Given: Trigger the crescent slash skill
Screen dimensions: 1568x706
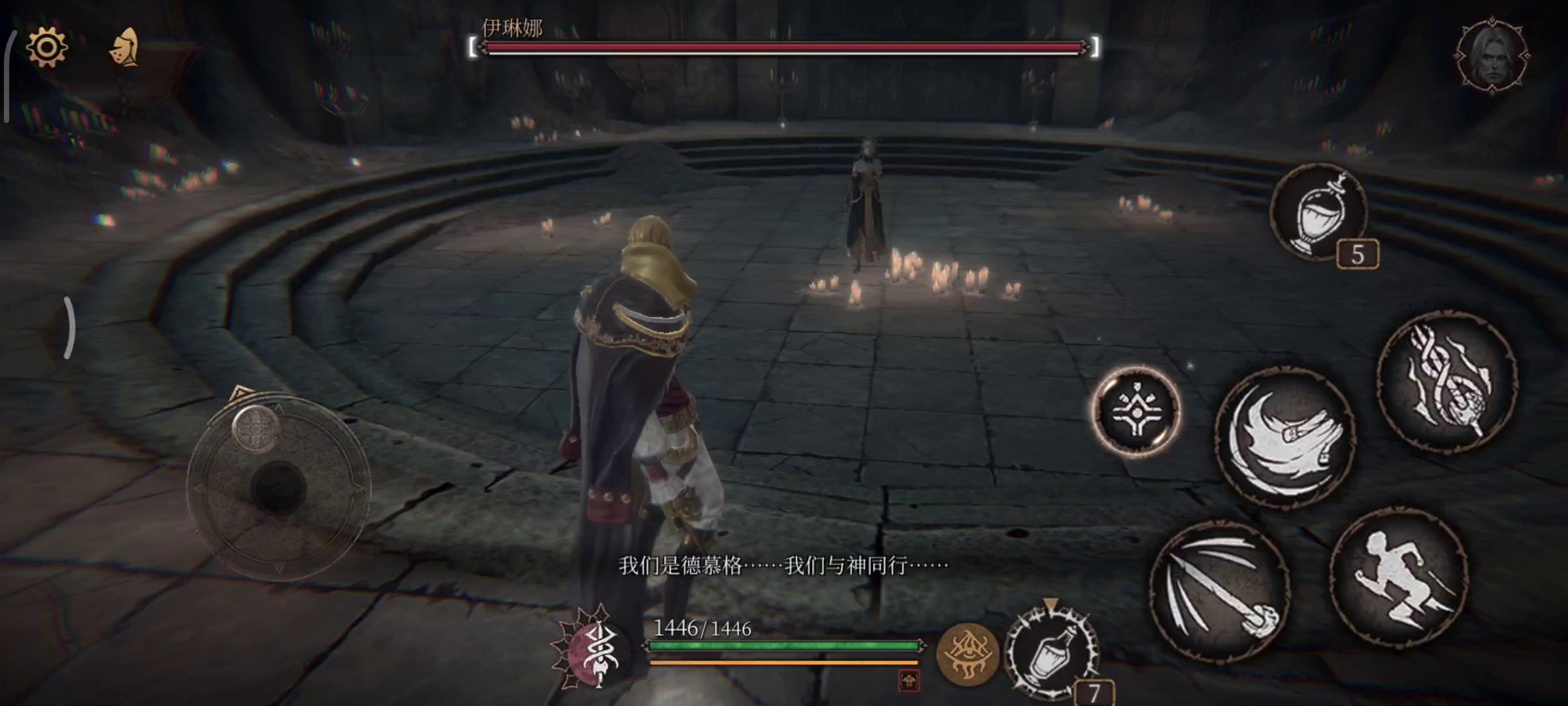Looking at the screenshot, I should [x=1284, y=436].
